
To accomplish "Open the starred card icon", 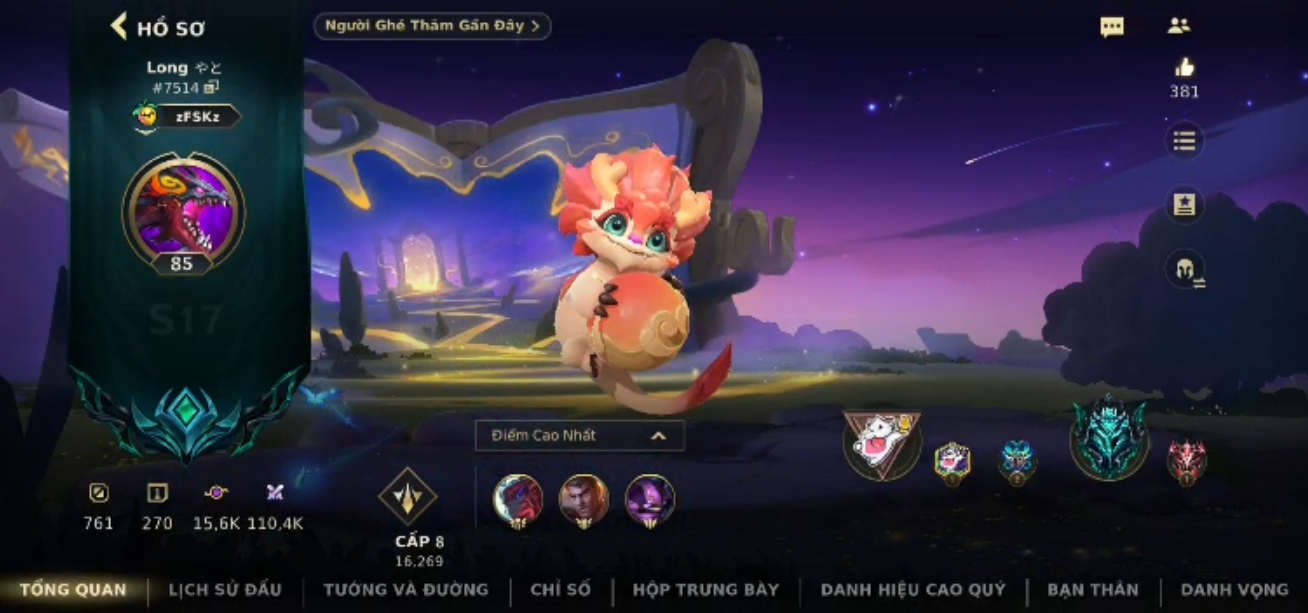I will (1185, 205).
